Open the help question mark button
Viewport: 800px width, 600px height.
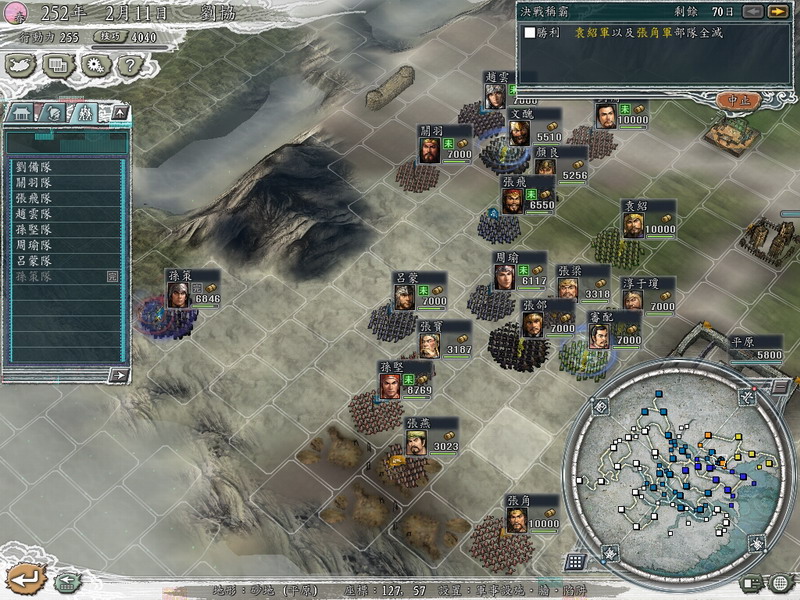pos(127,65)
